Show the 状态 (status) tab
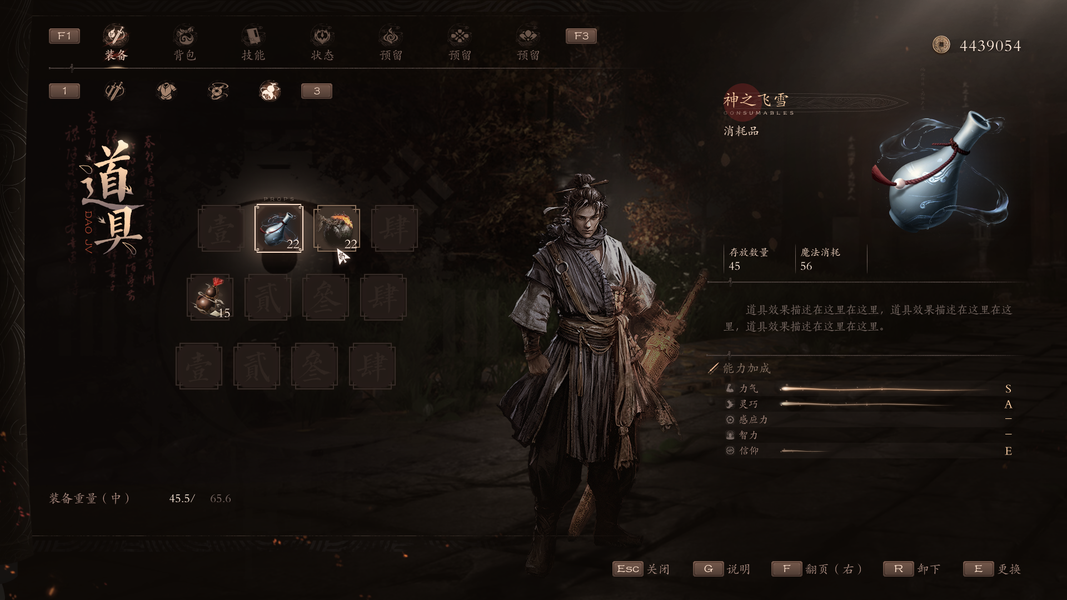The width and height of the screenshot is (1067, 600). tap(322, 42)
